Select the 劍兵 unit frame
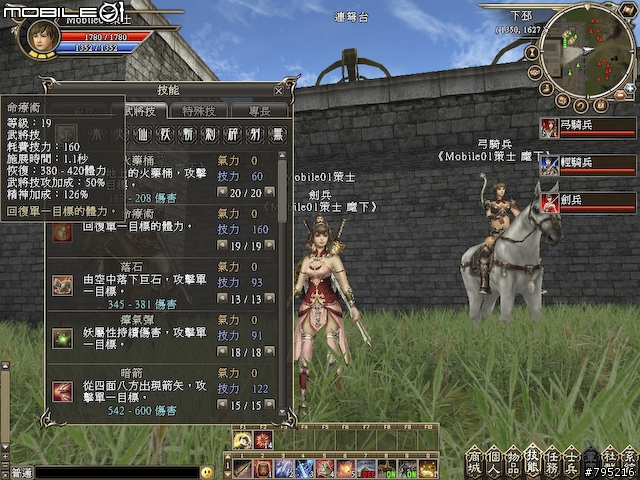This screenshot has width=640, height=480. pos(587,201)
